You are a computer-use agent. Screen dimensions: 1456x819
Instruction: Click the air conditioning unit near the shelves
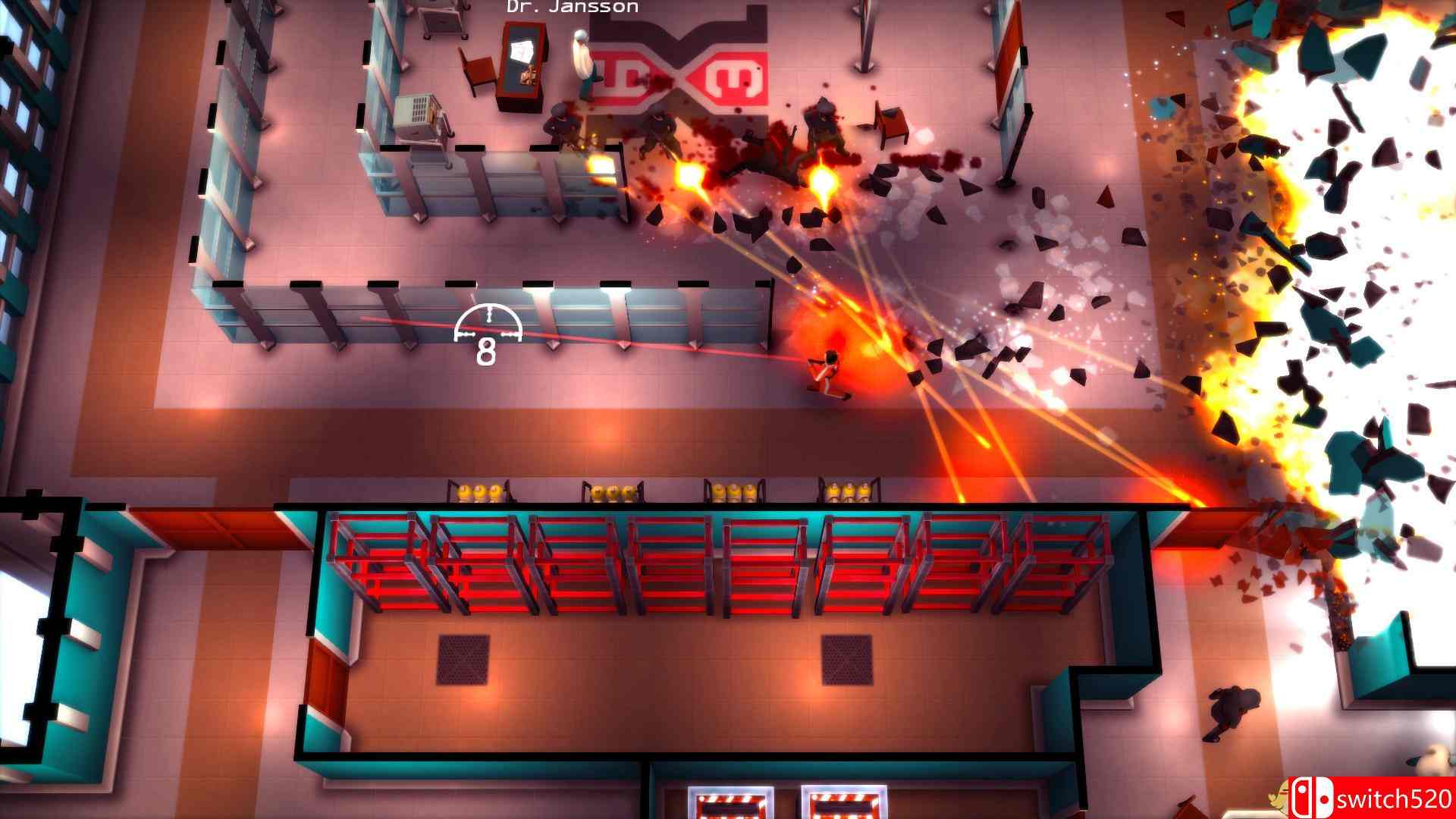click(418, 110)
